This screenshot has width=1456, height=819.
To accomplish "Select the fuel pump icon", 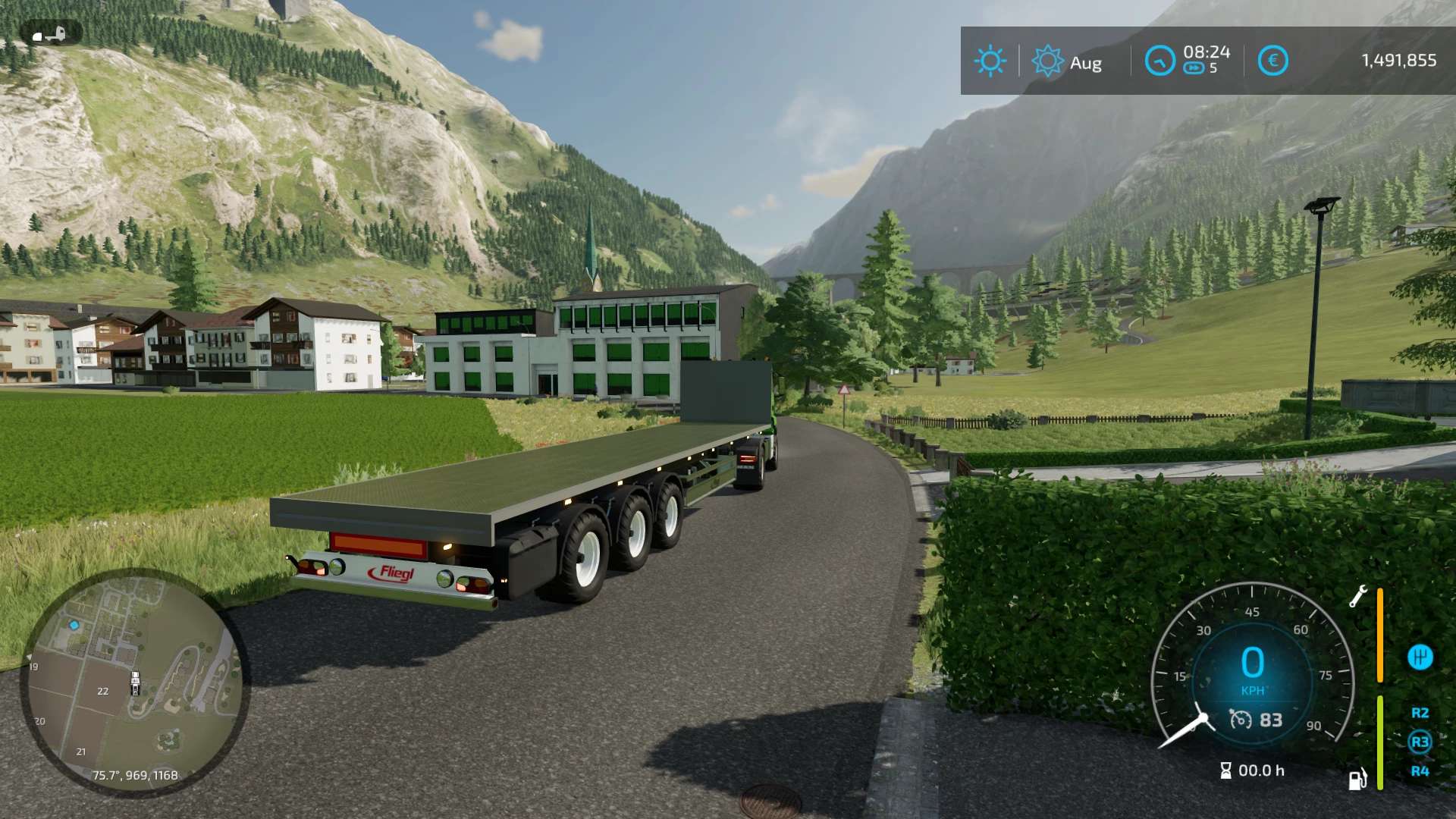I will pyautogui.click(x=1357, y=779).
